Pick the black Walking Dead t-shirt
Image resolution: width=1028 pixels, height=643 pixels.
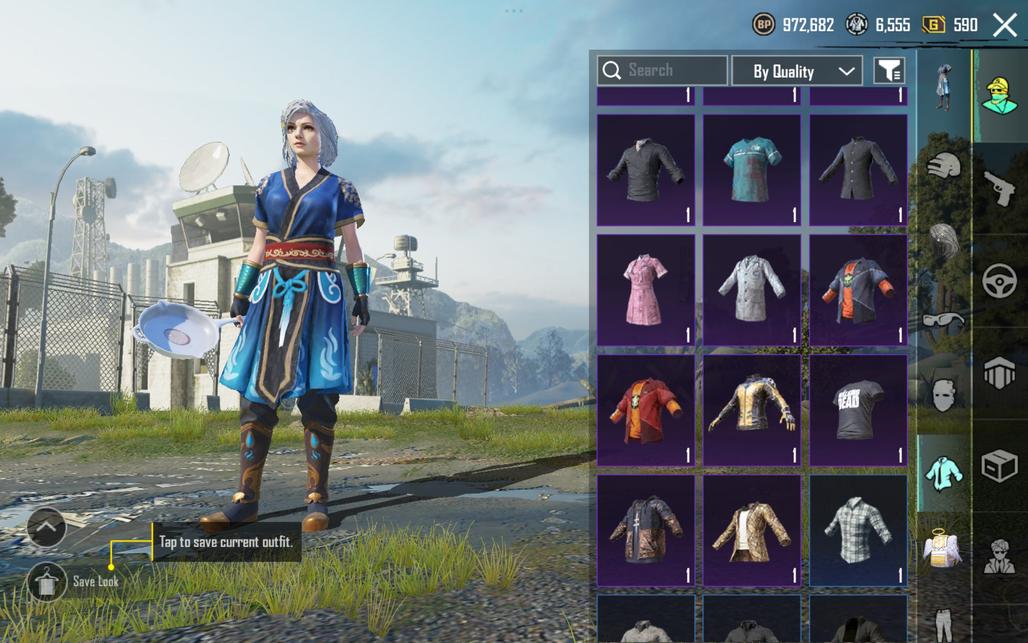[857, 409]
